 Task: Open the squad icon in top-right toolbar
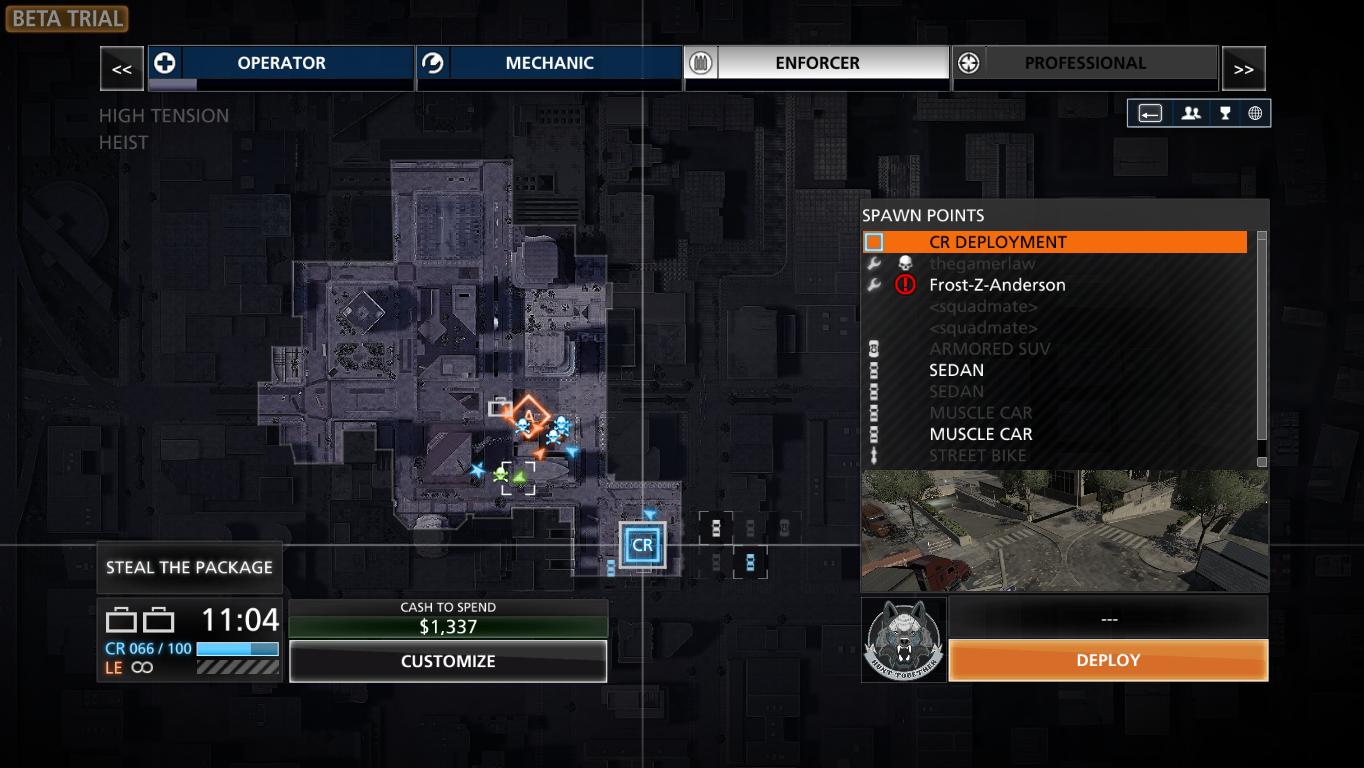tap(1190, 113)
